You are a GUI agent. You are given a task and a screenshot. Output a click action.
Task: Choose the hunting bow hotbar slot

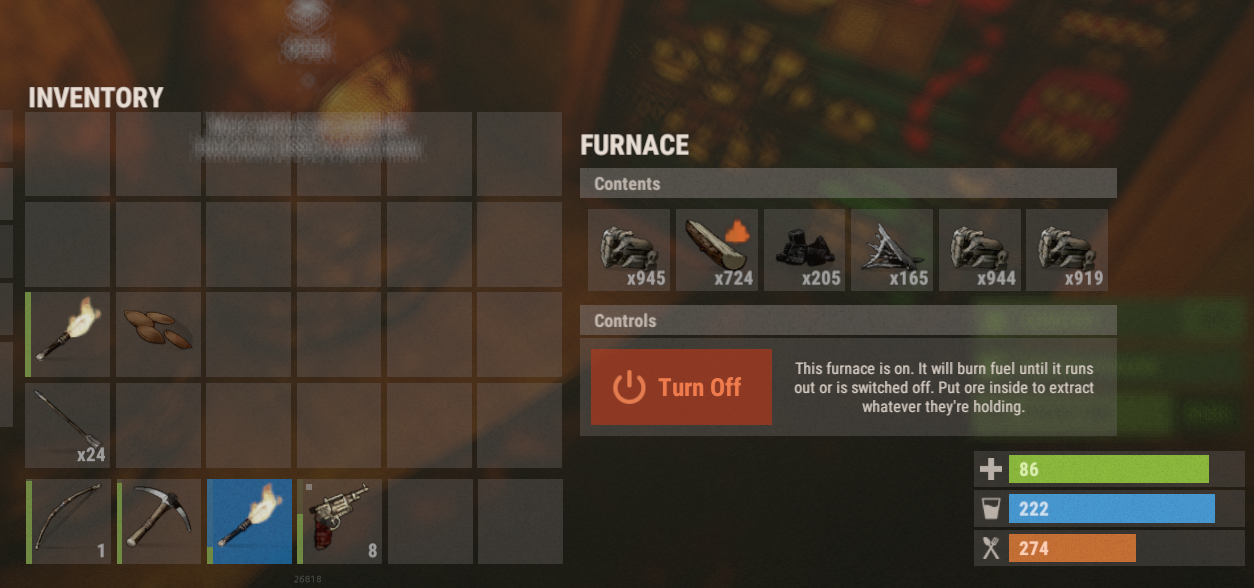(x=68, y=521)
